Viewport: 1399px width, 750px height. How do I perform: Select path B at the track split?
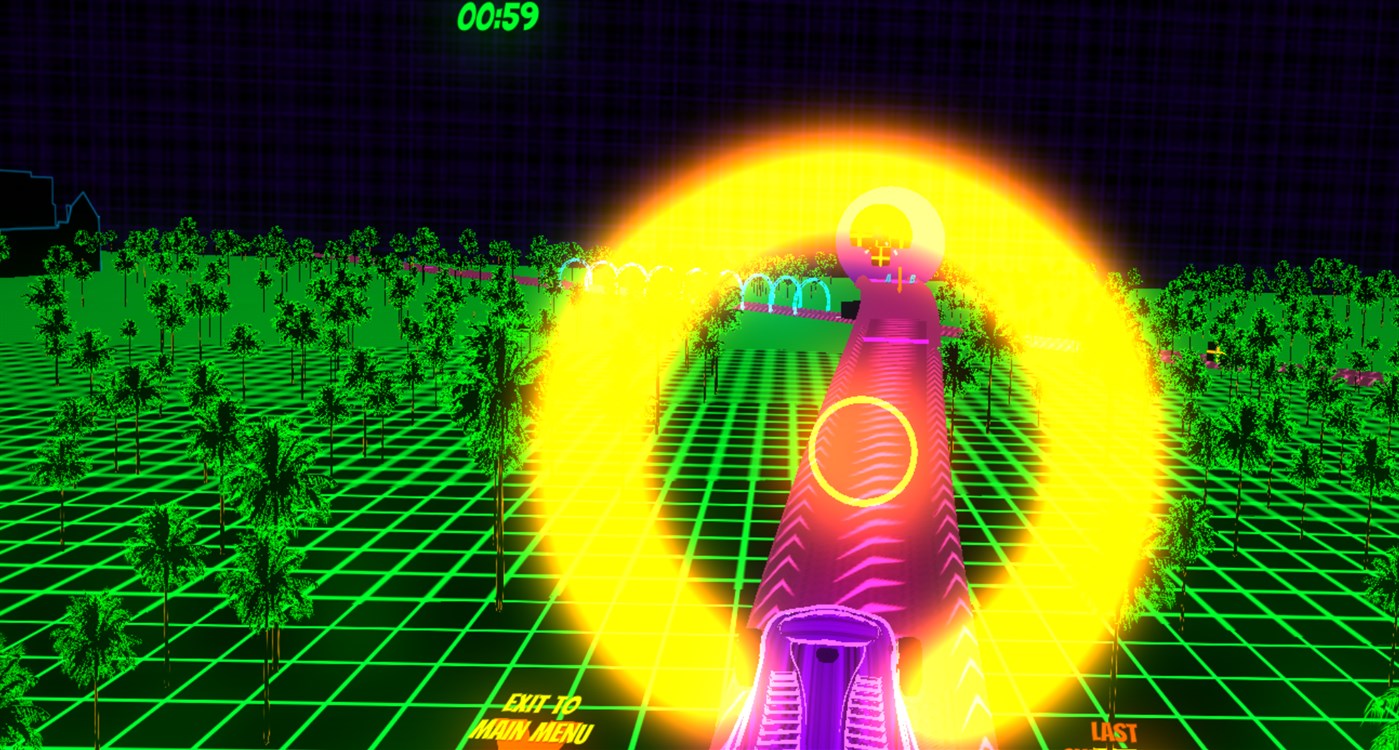912,278
